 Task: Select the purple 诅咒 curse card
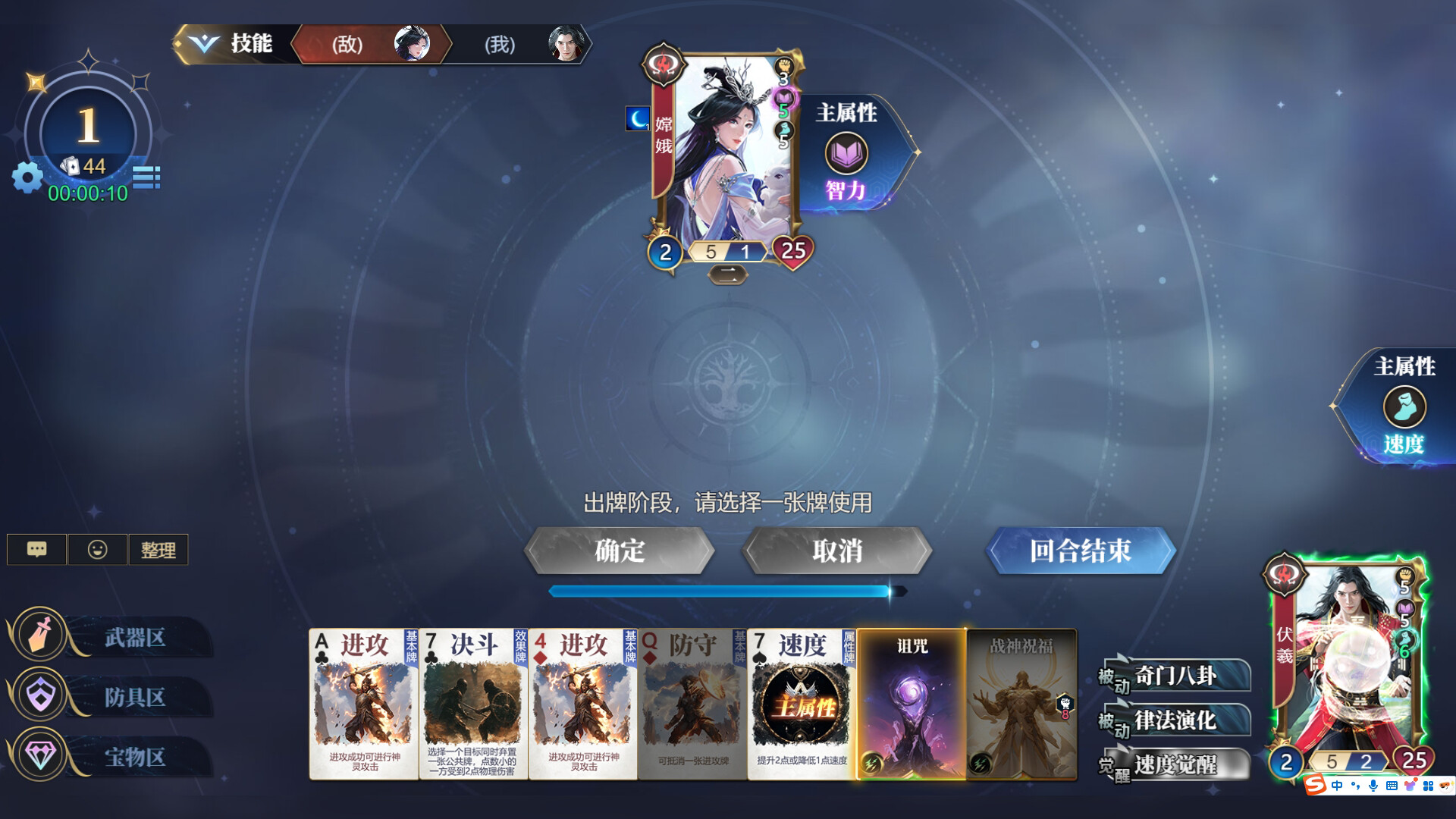(912, 704)
